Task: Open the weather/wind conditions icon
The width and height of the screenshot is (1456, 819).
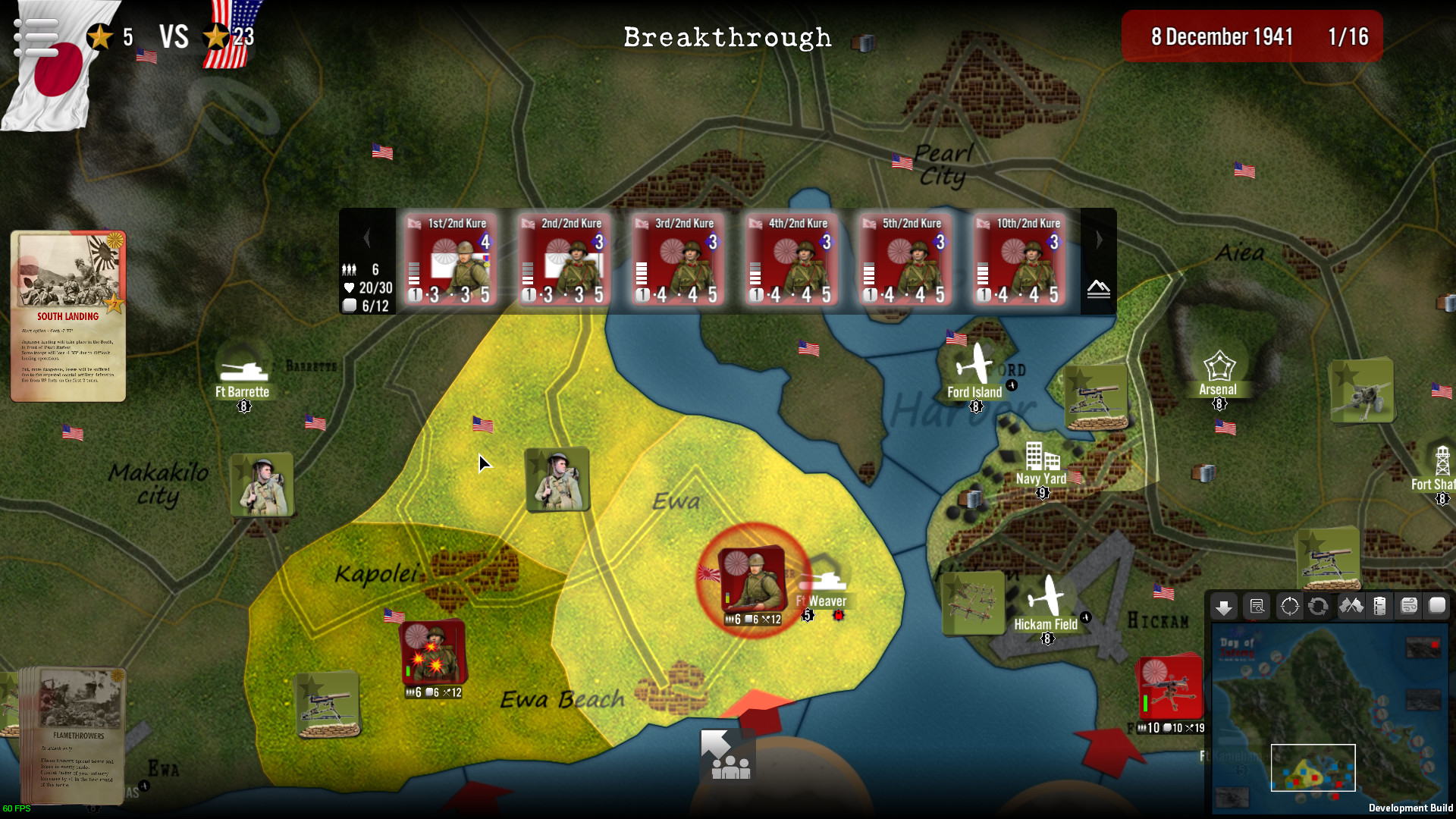Action: click(1410, 607)
